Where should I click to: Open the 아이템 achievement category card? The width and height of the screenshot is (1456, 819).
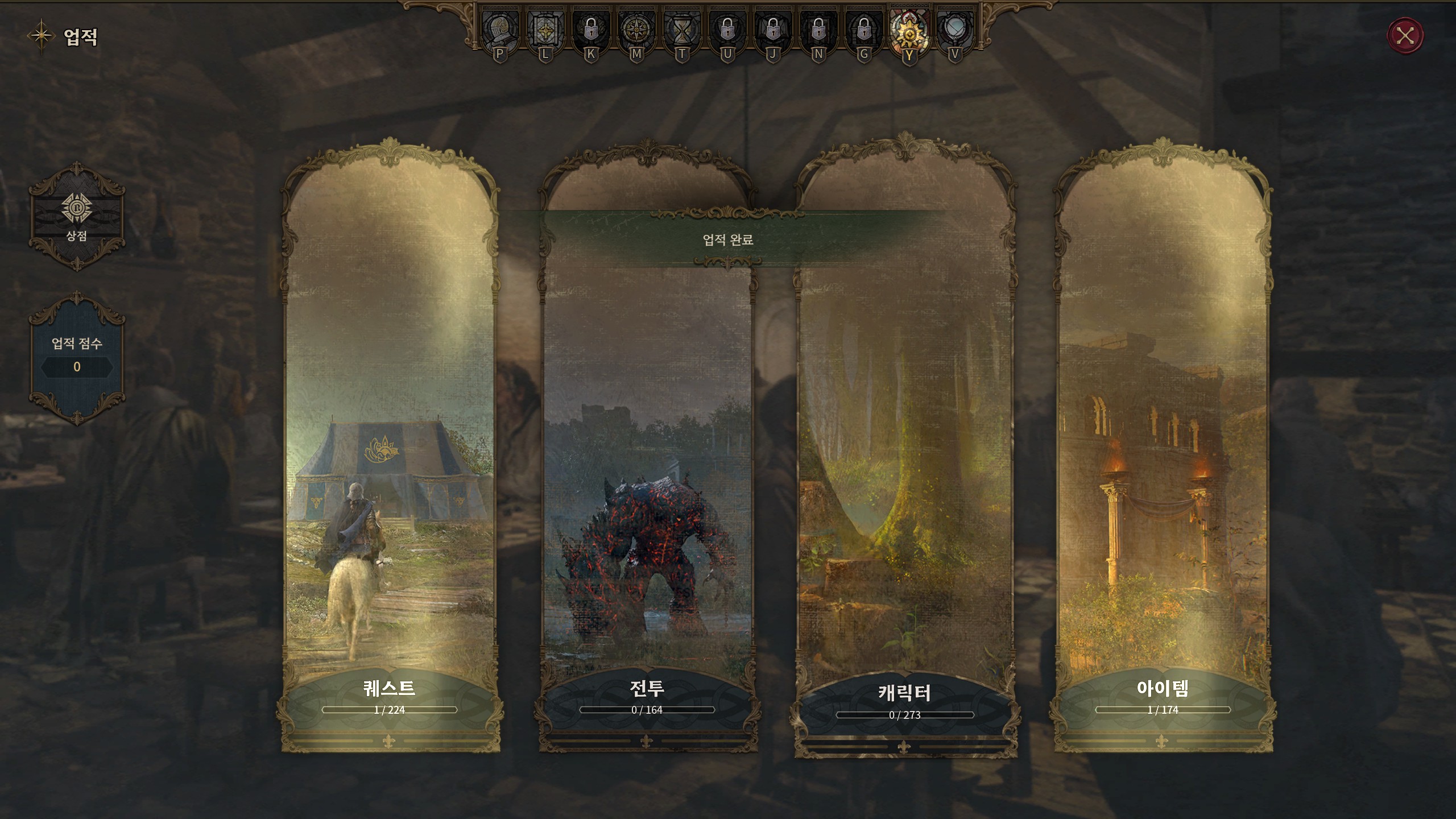[x=1163, y=455]
